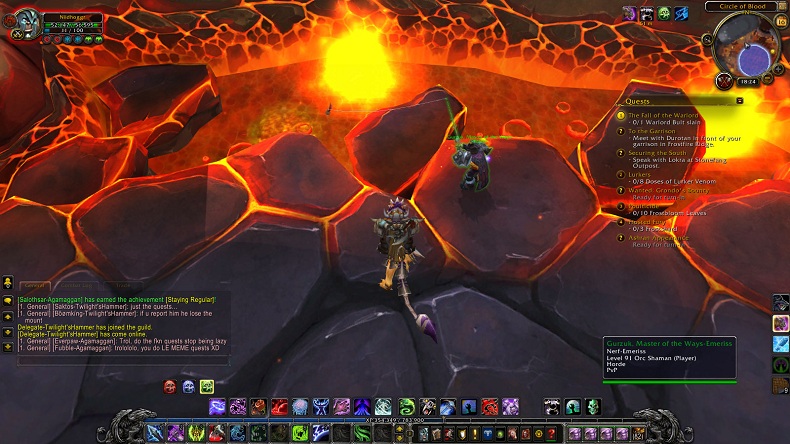This screenshot has height=444, width=790.
Task: Collapse the Quests tracker header
Action: coord(739,101)
